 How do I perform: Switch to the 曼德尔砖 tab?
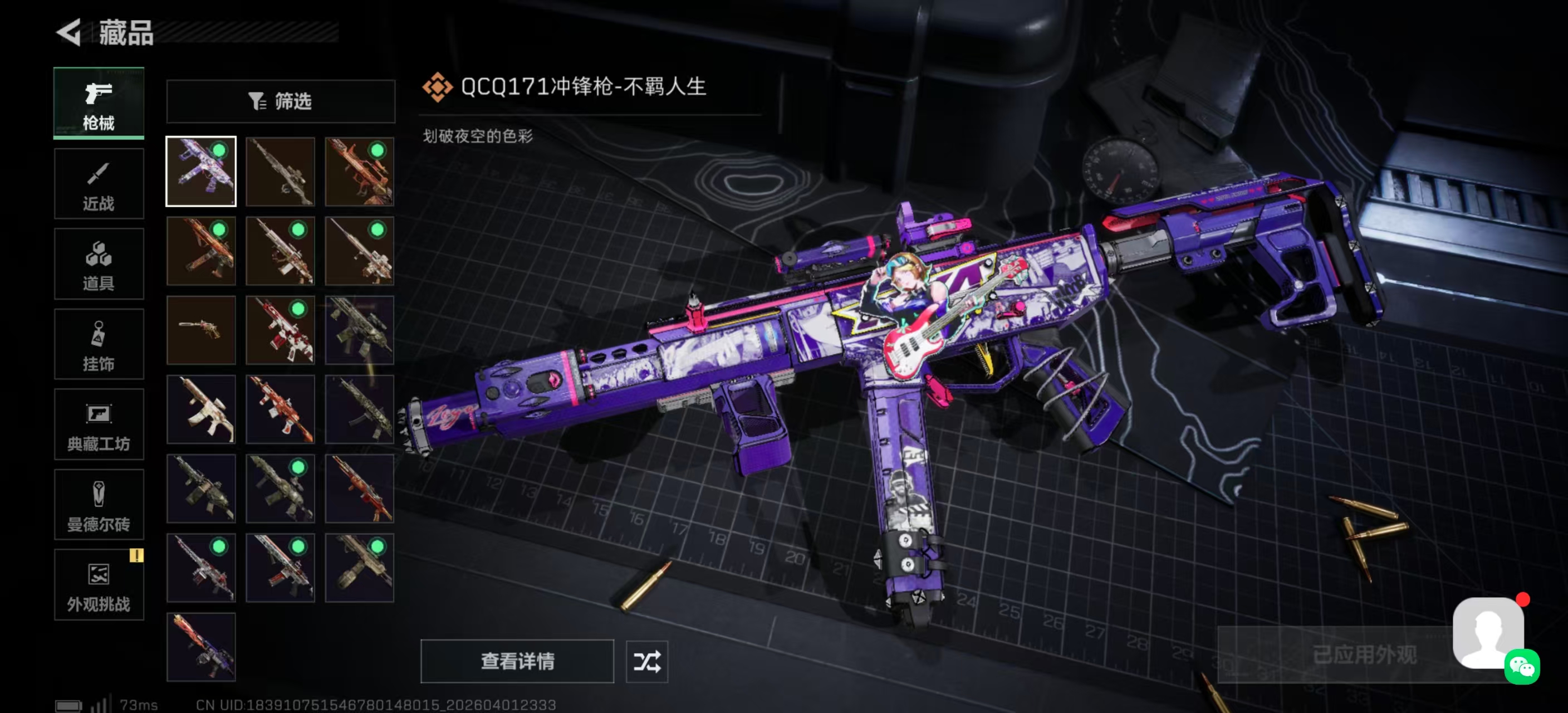(99, 505)
